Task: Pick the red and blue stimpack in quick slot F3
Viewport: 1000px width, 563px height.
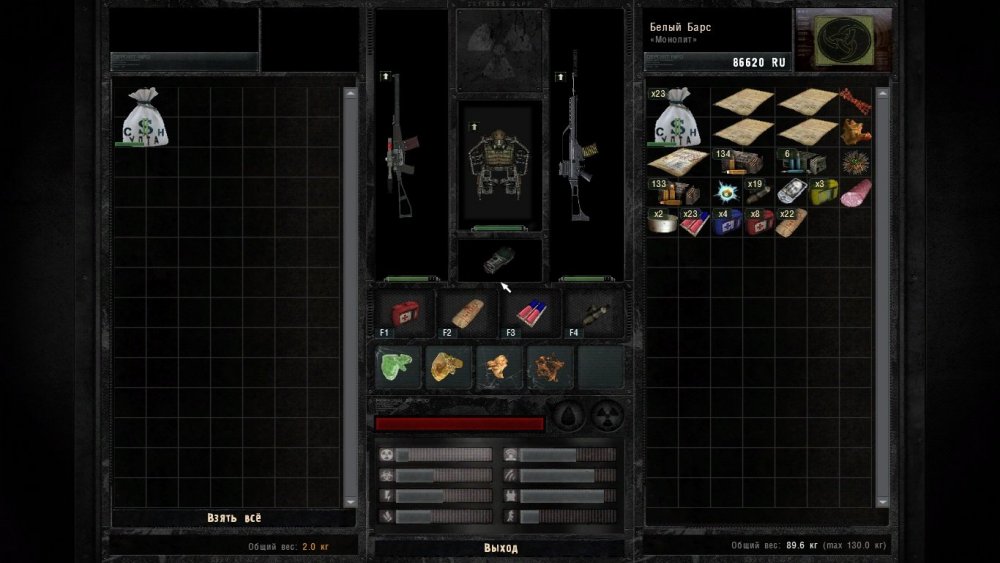Action: click(x=530, y=313)
